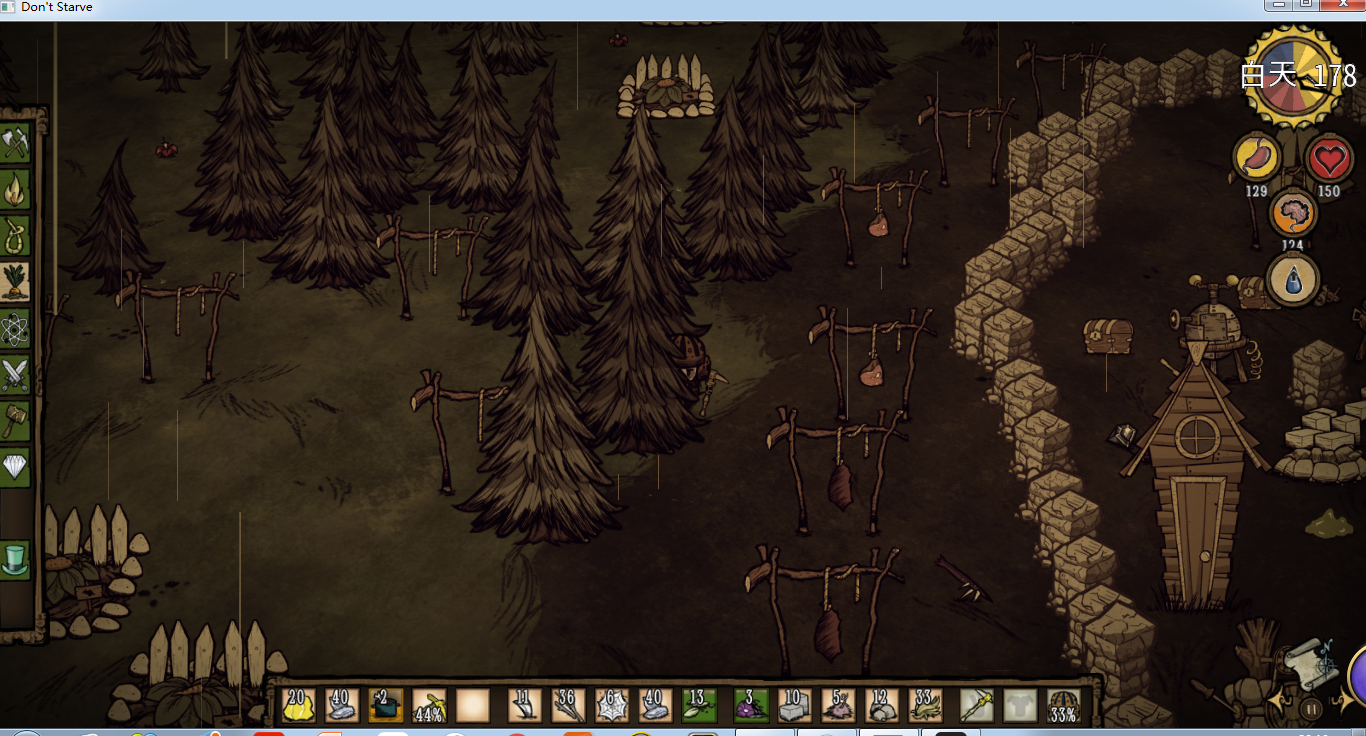1366x736 pixels.
Task: Pause the game with the pause button
Action: 1311,710
